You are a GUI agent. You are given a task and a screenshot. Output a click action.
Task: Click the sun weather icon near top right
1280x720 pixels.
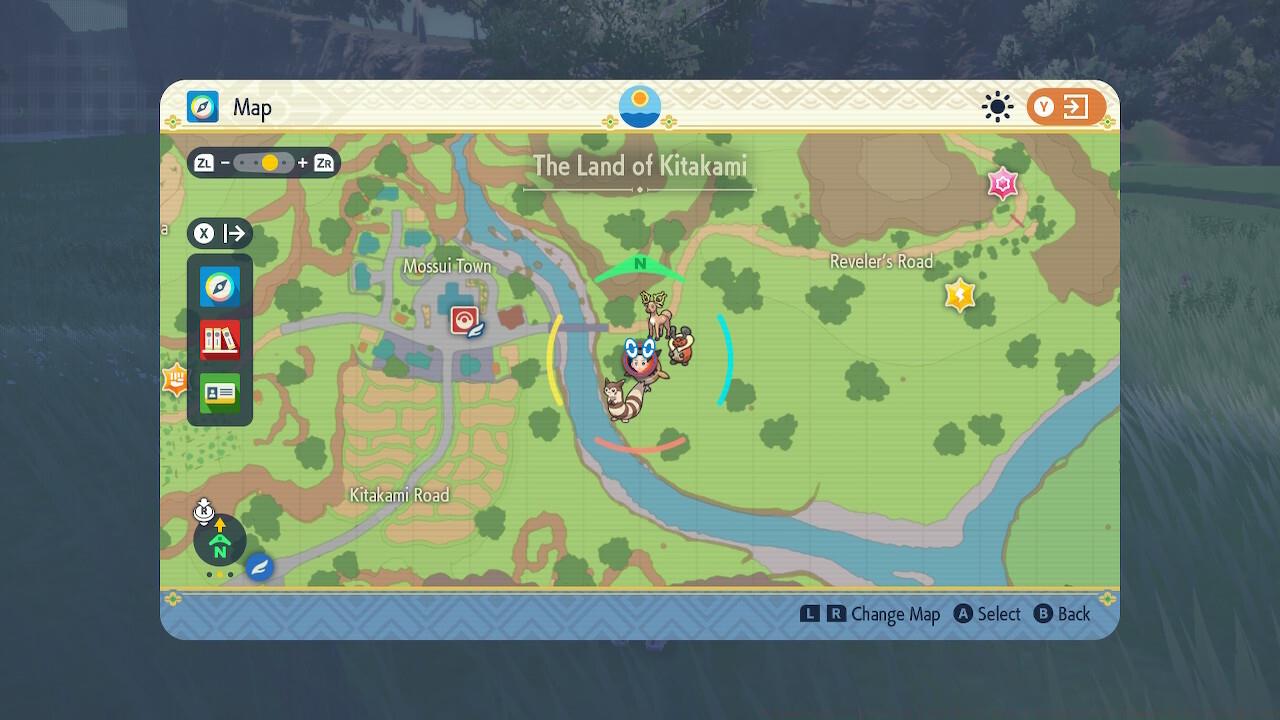point(996,107)
